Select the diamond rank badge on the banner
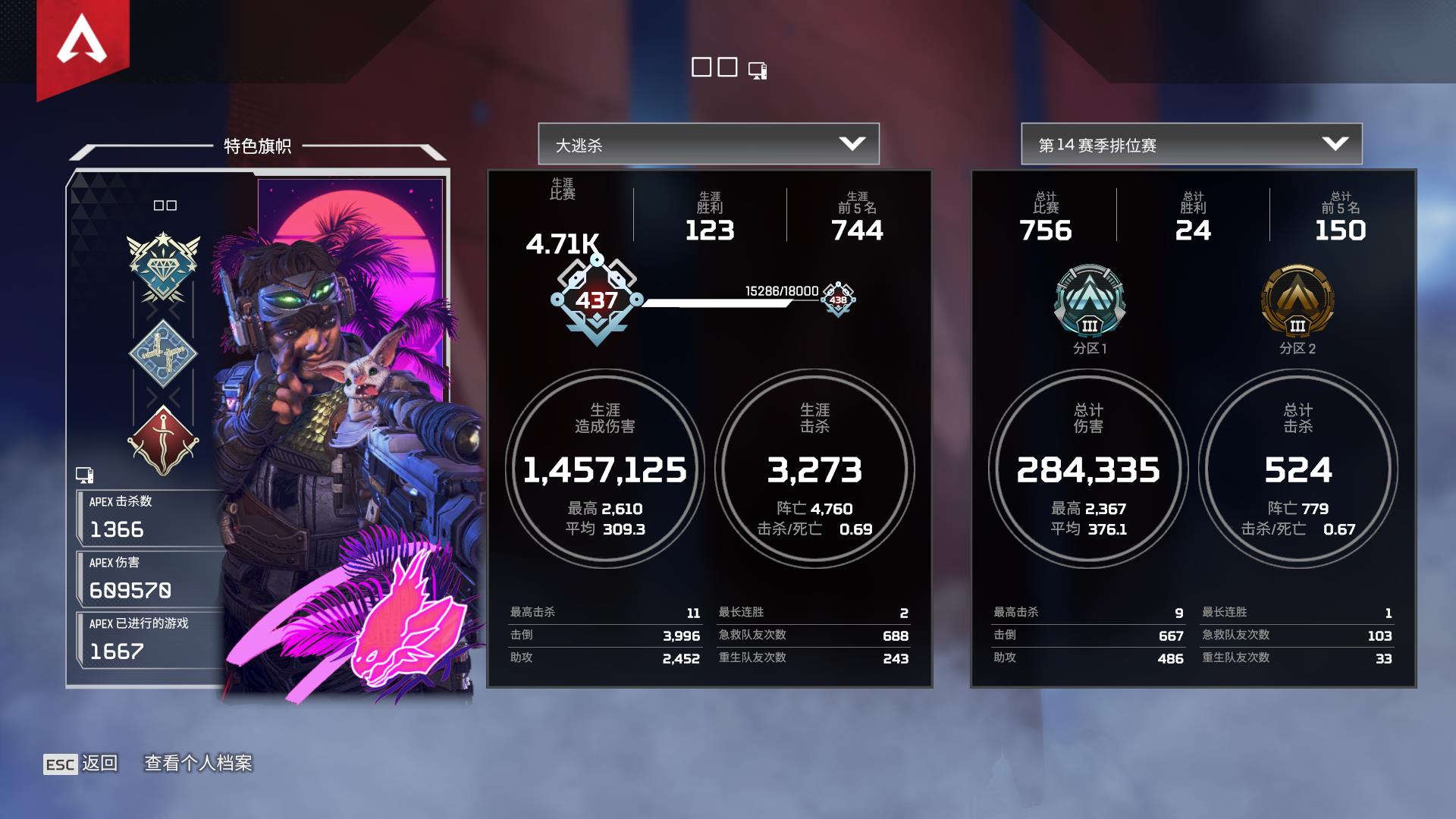 [163, 268]
